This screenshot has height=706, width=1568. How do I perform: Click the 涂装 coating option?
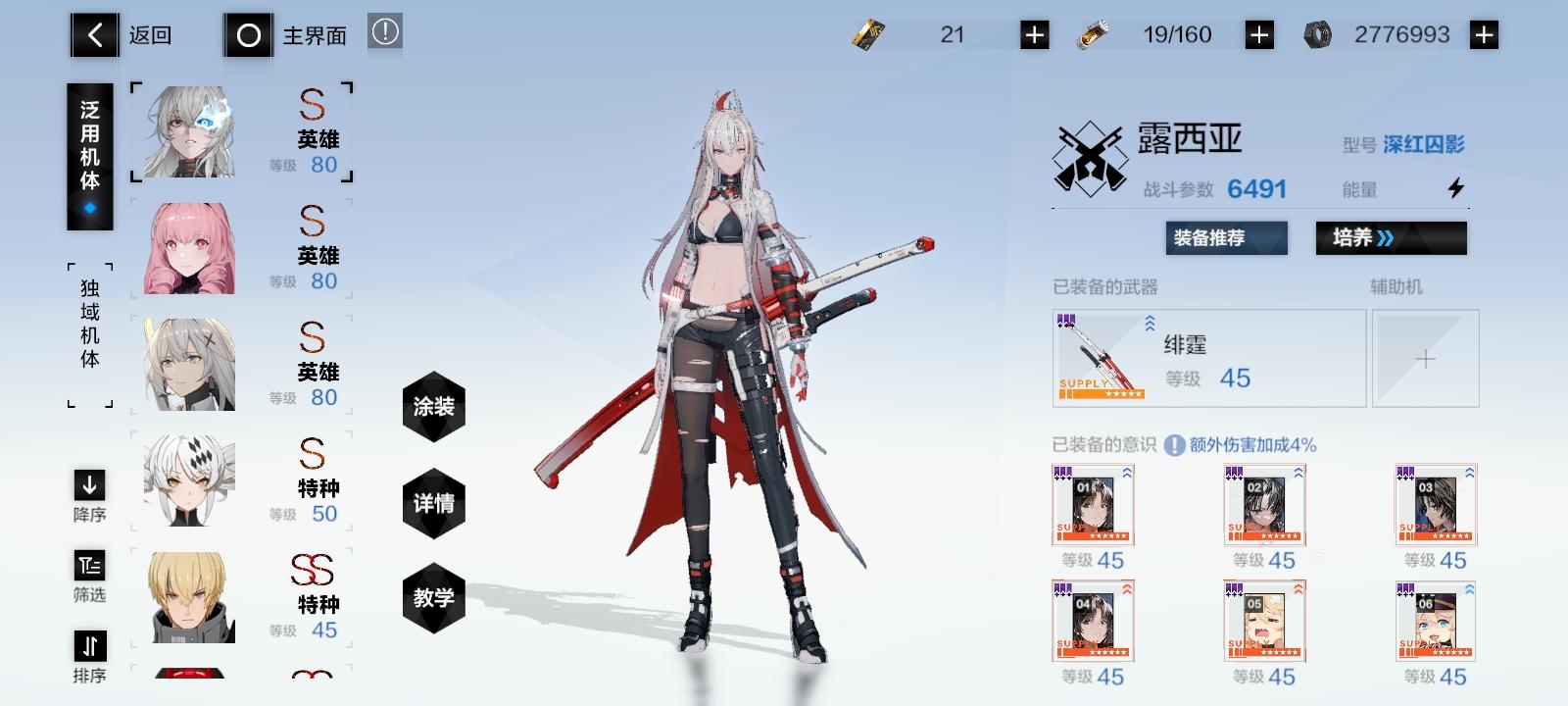tap(433, 406)
